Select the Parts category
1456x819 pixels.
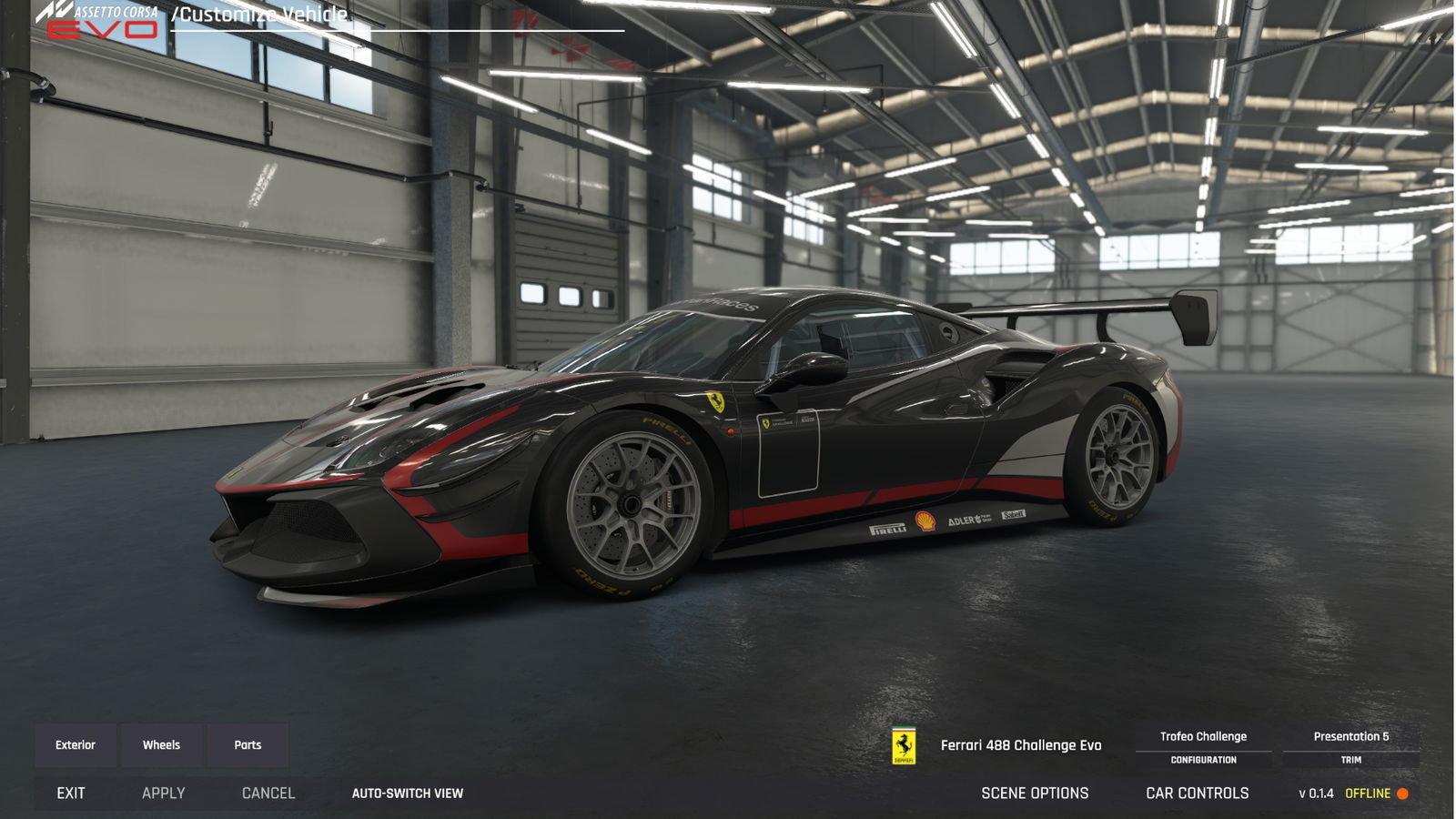[248, 745]
